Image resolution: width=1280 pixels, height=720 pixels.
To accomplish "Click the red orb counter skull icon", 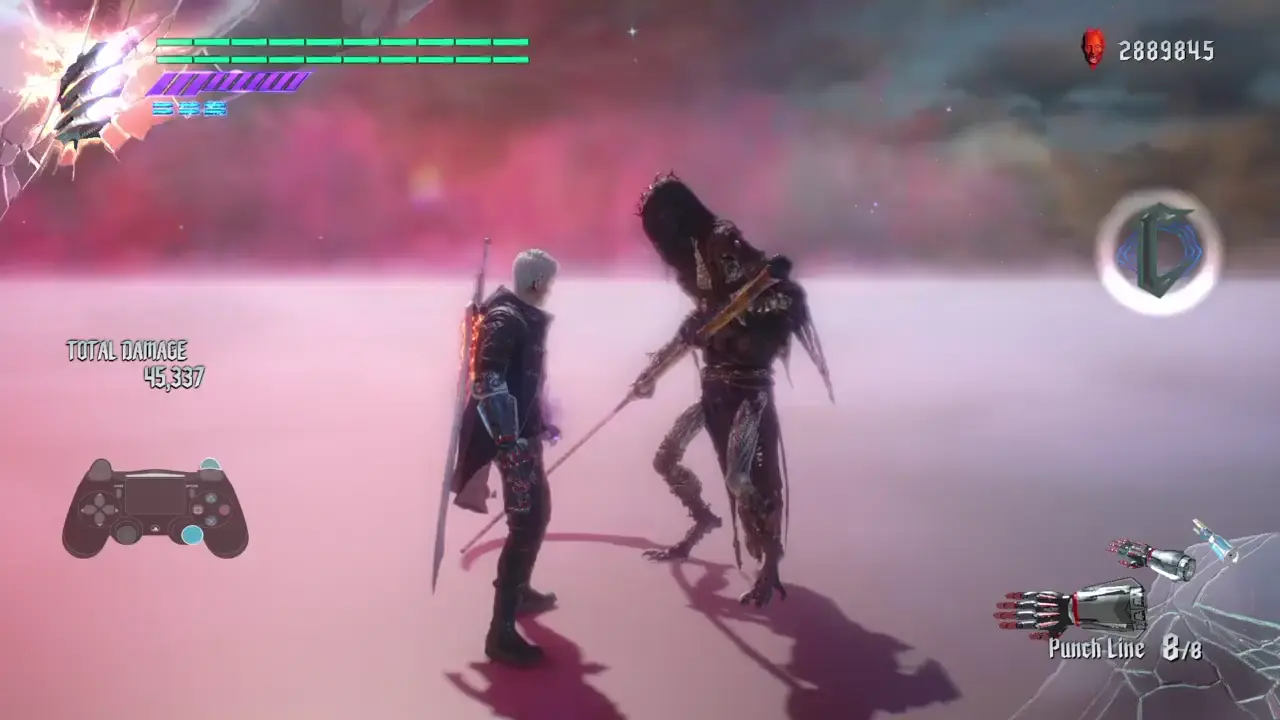I will [x=1093, y=47].
